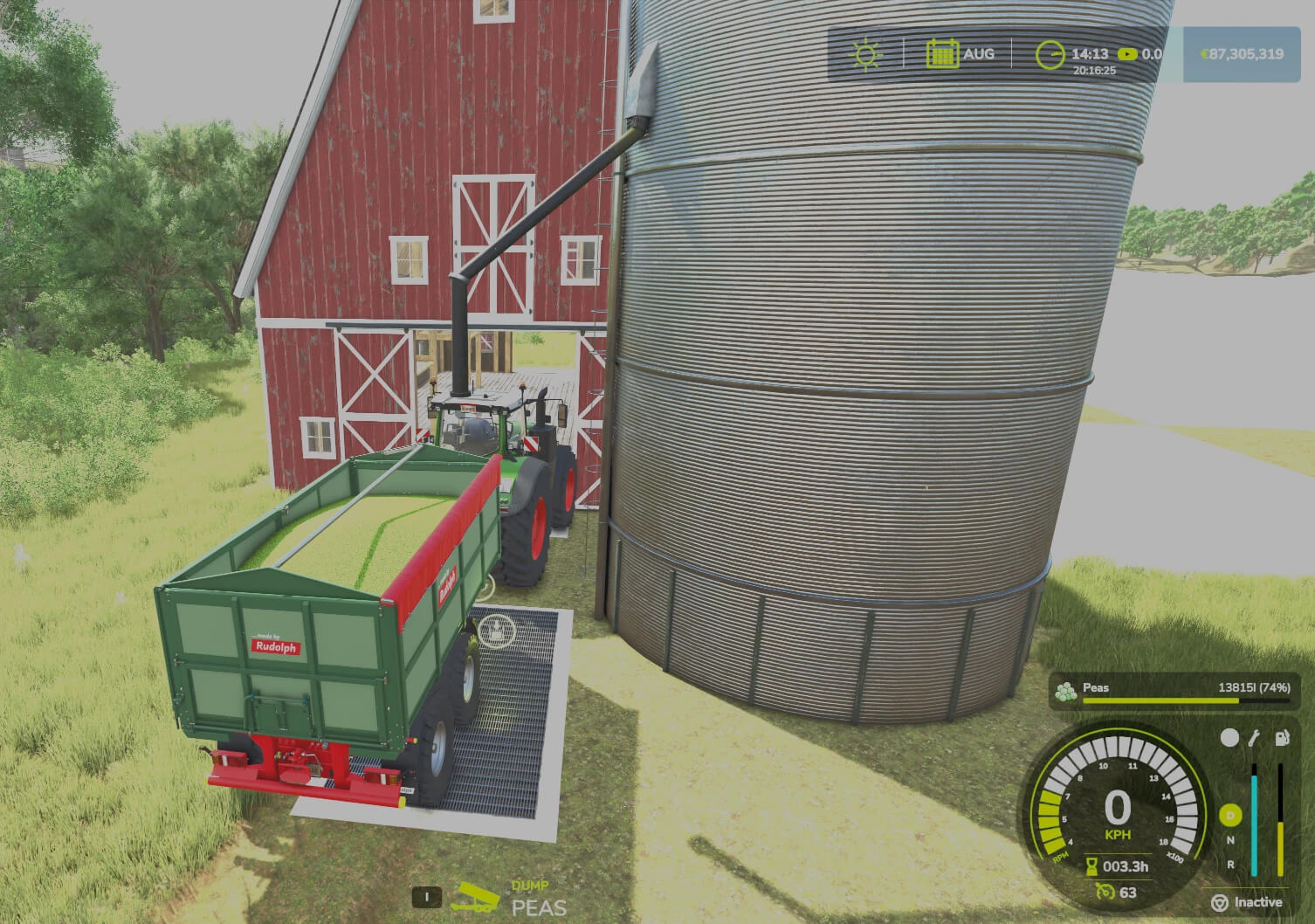The image size is (1315, 924).
Task: Click the fuel pump icon
Action: point(1281,739)
